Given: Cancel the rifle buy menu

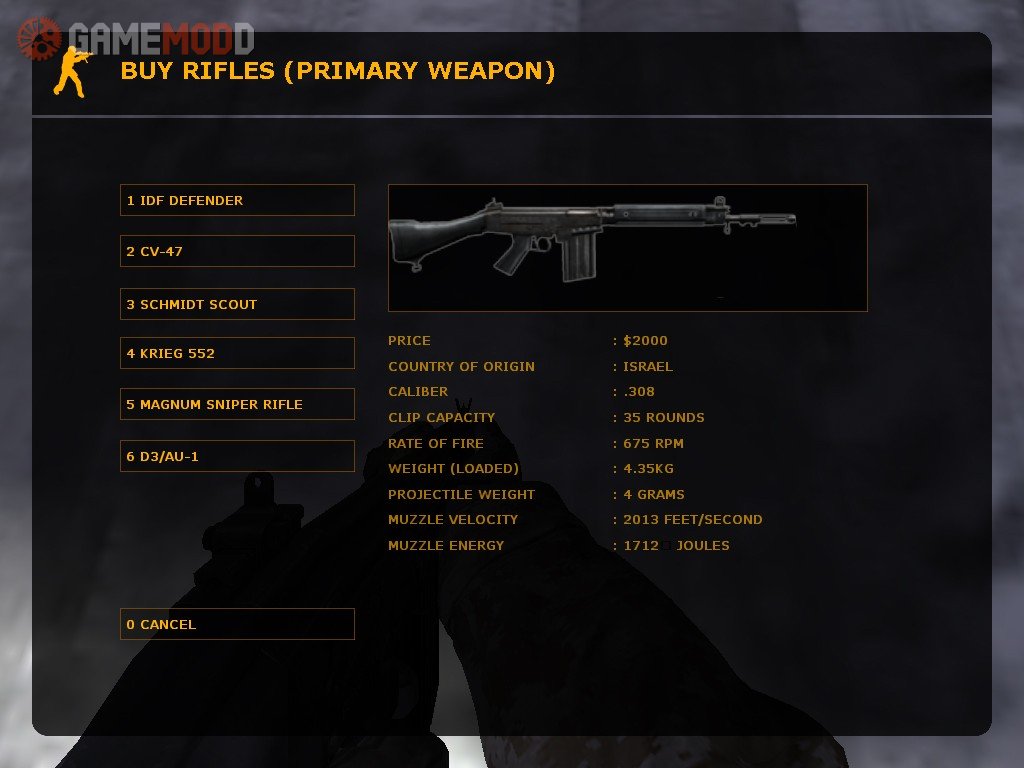Looking at the screenshot, I should tap(237, 624).
